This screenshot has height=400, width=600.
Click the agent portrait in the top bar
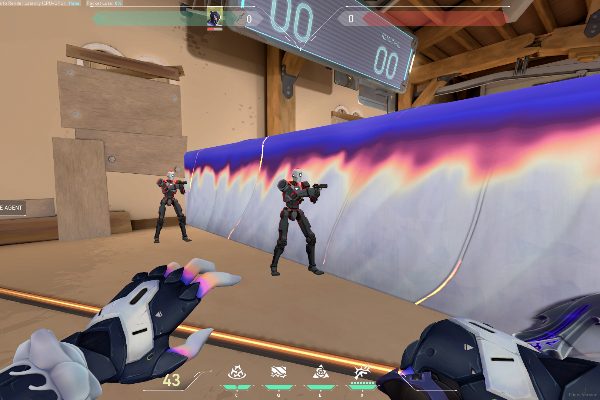[215, 17]
